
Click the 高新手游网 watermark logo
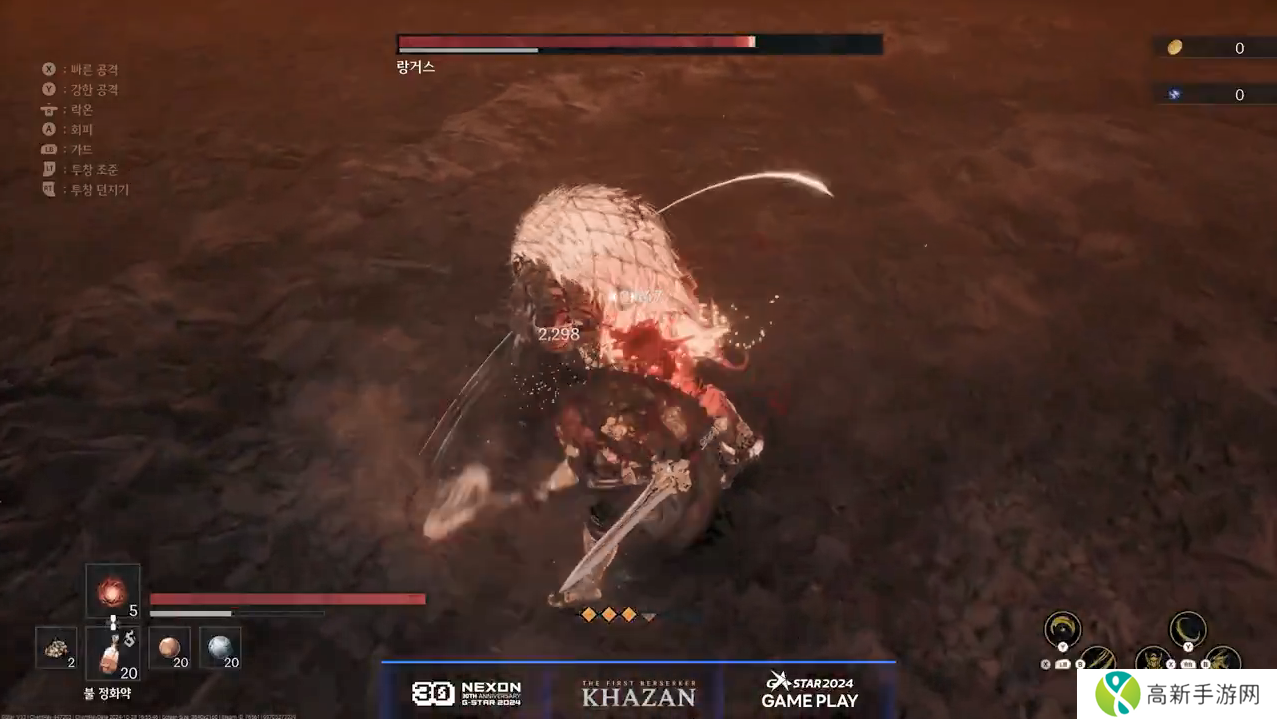click(x=1176, y=693)
